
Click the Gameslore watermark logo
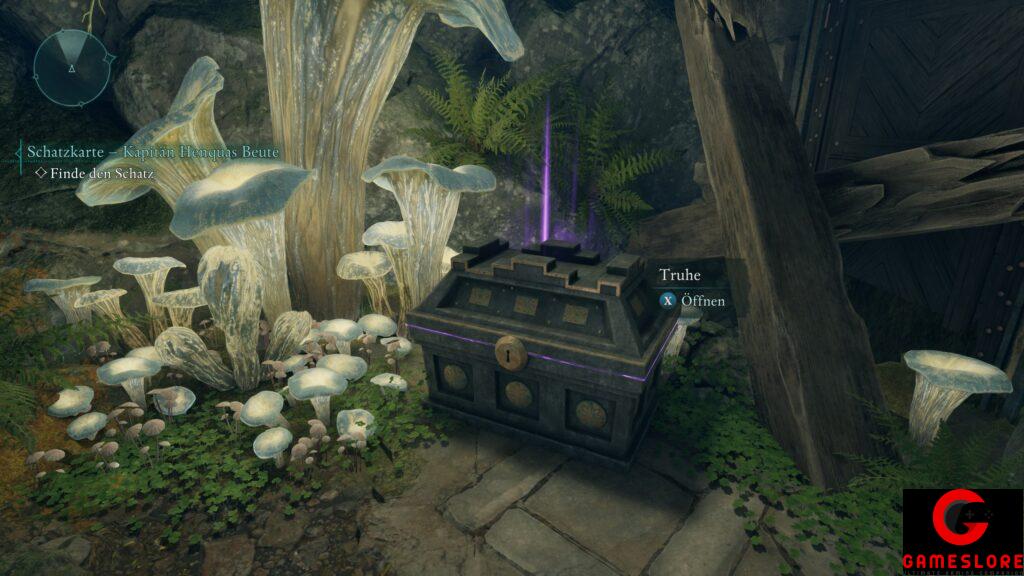(962, 532)
